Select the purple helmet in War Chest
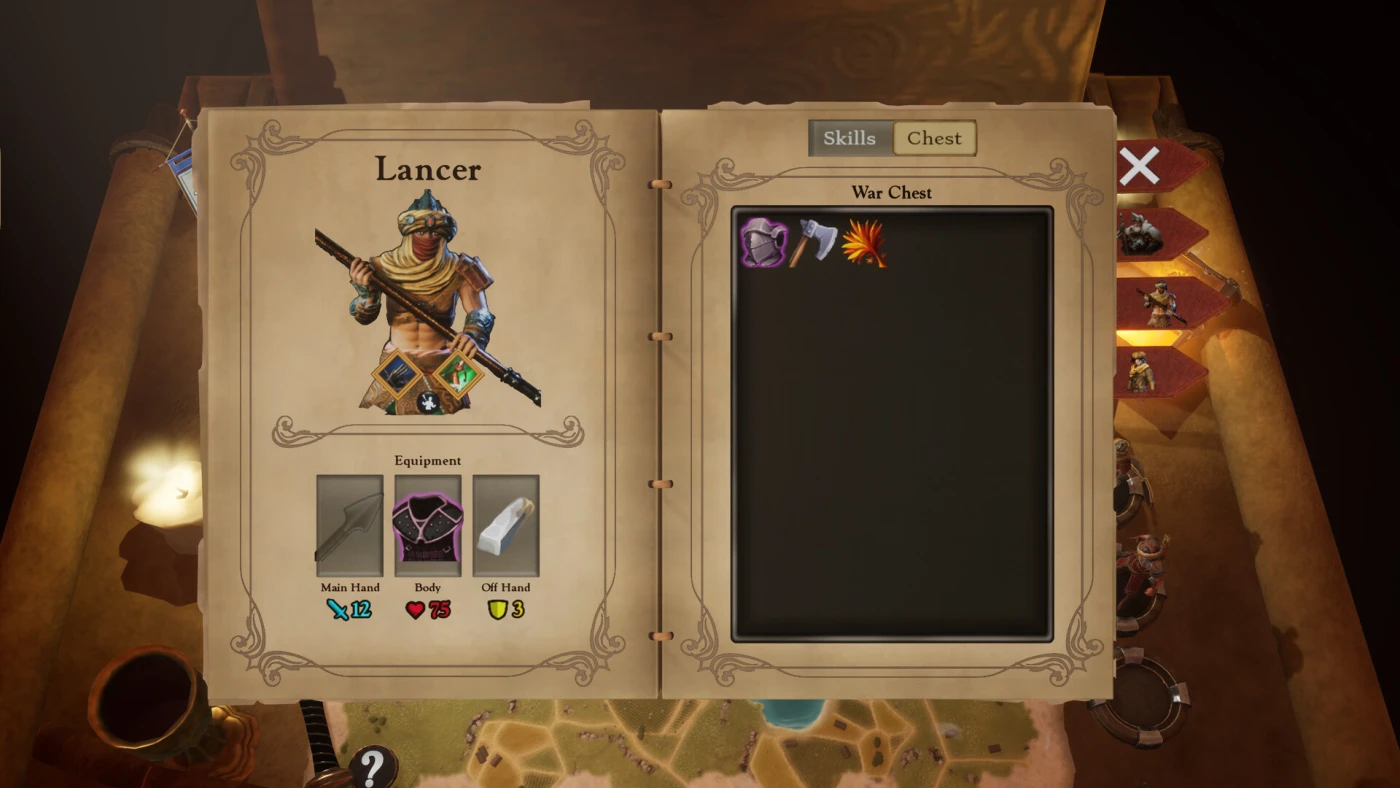This screenshot has width=1400, height=788. pyautogui.click(x=764, y=243)
